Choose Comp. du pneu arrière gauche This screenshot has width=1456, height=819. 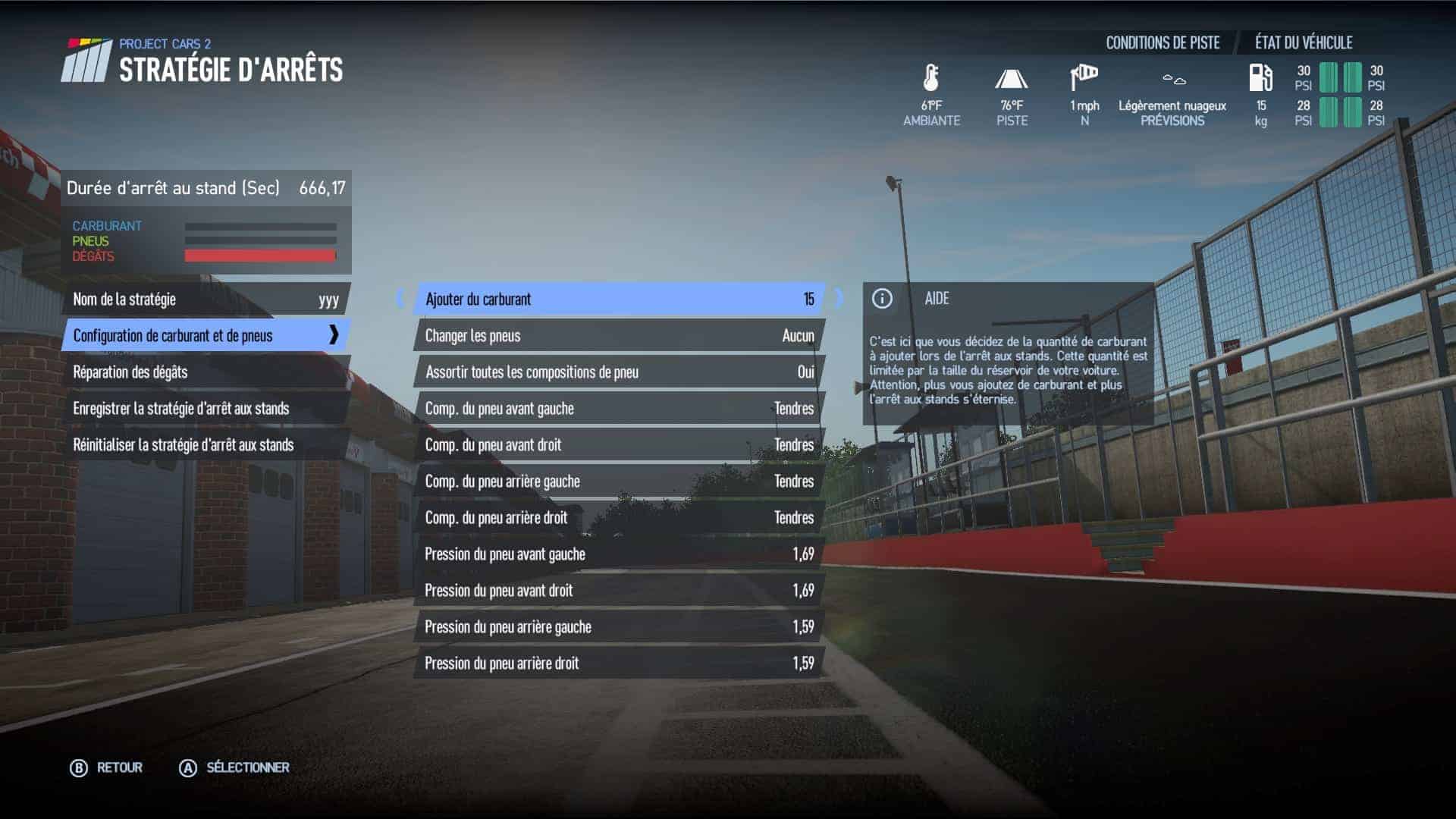[x=619, y=482]
